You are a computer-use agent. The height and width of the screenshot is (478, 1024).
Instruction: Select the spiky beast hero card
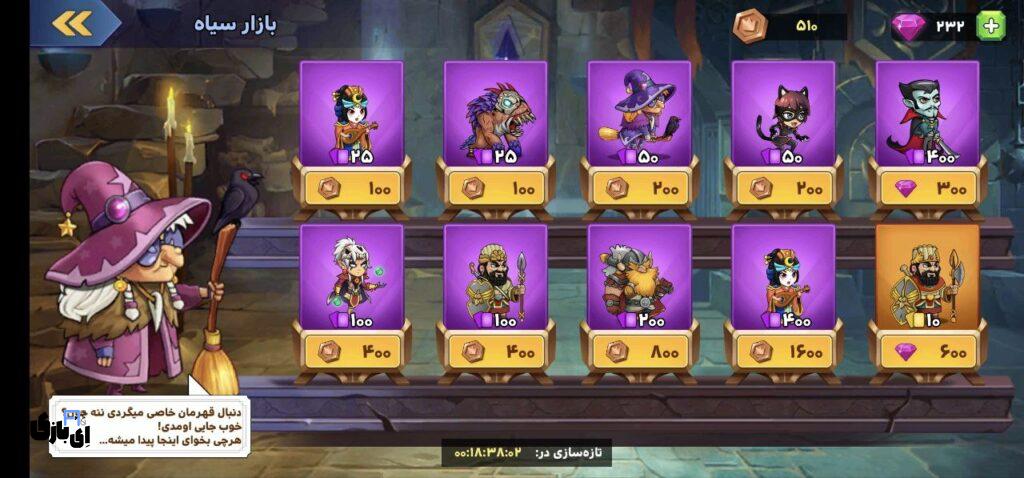(495, 114)
